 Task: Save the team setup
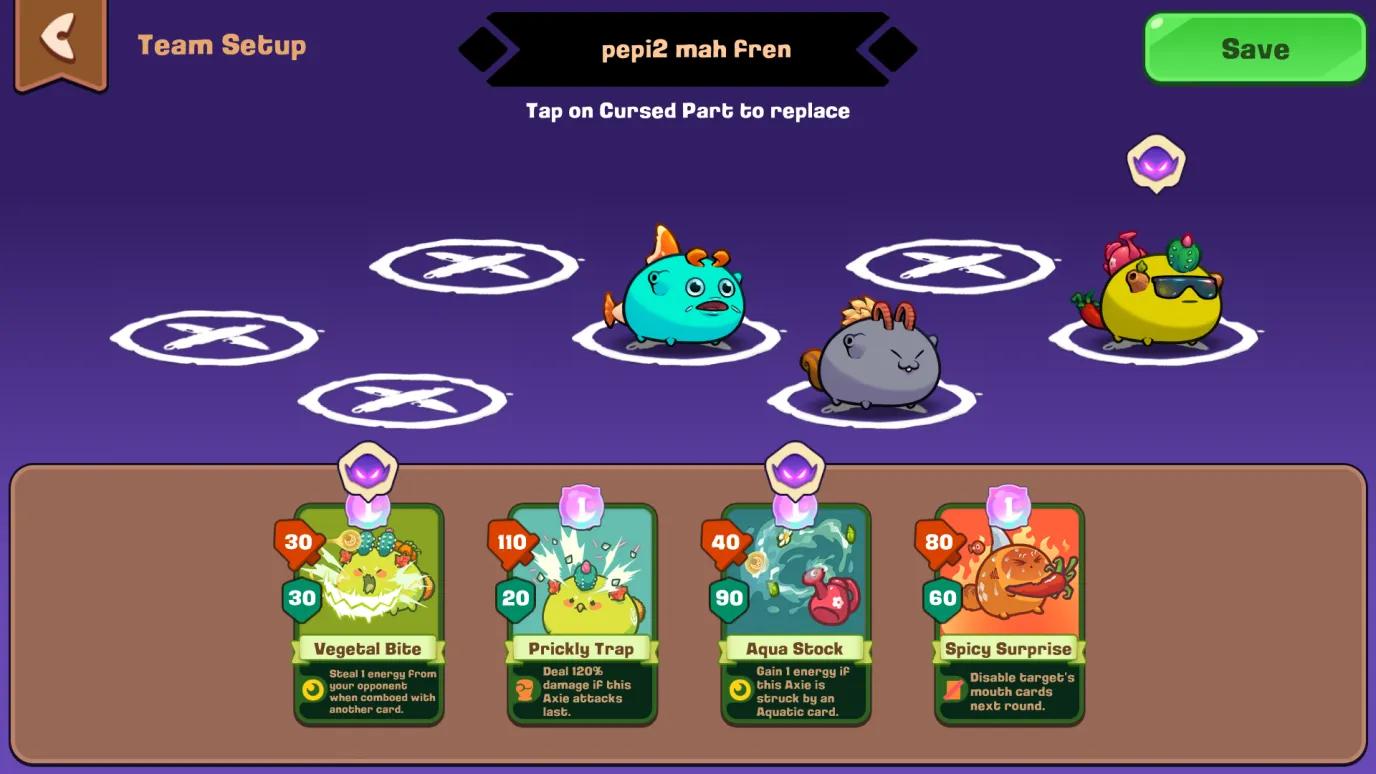(x=1254, y=48)
